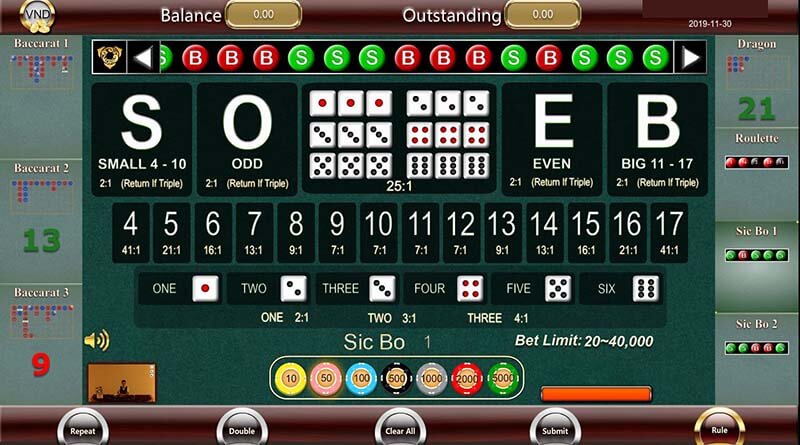Pick the 5000 value chip
The height and width of the screenshot is (445, 800).
(501, 379)
